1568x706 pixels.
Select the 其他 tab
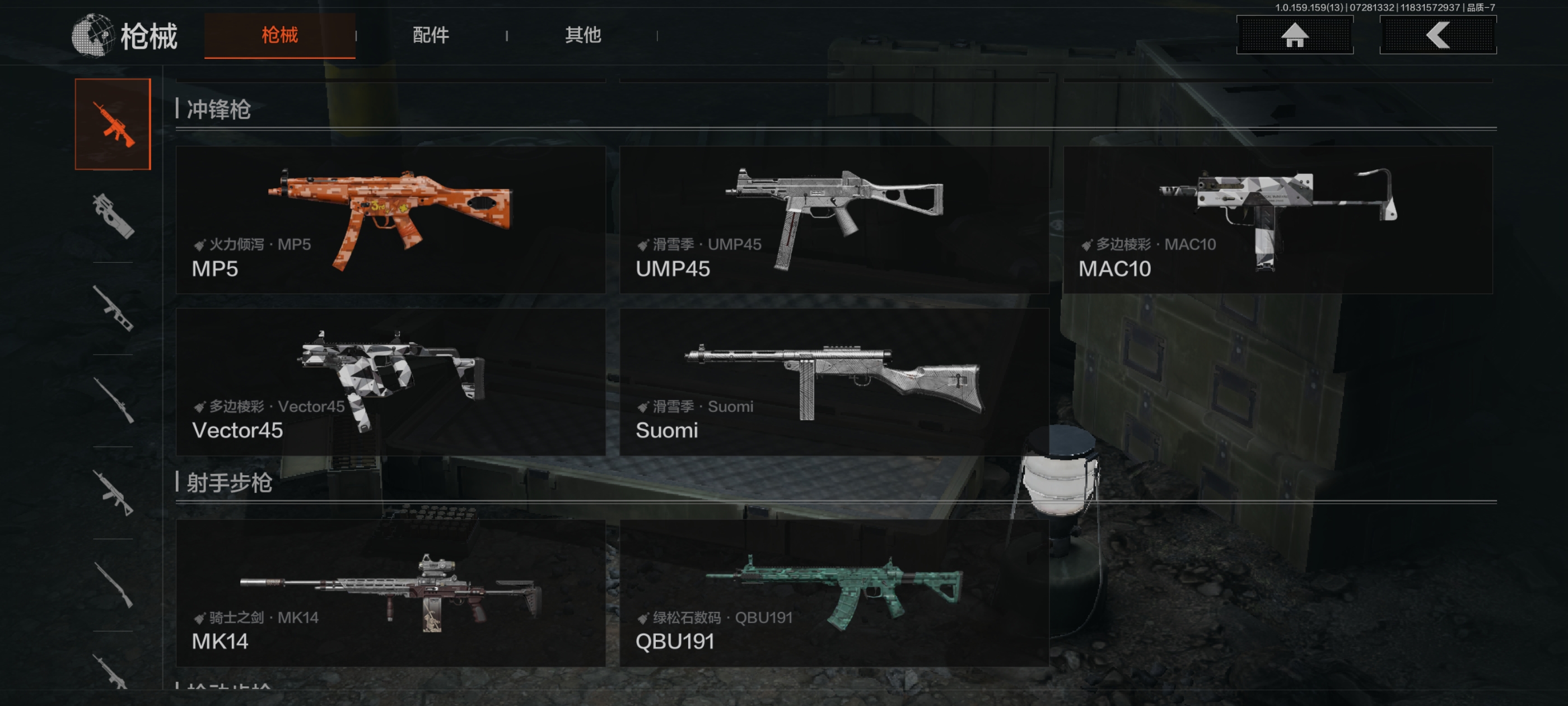point(582,35)
